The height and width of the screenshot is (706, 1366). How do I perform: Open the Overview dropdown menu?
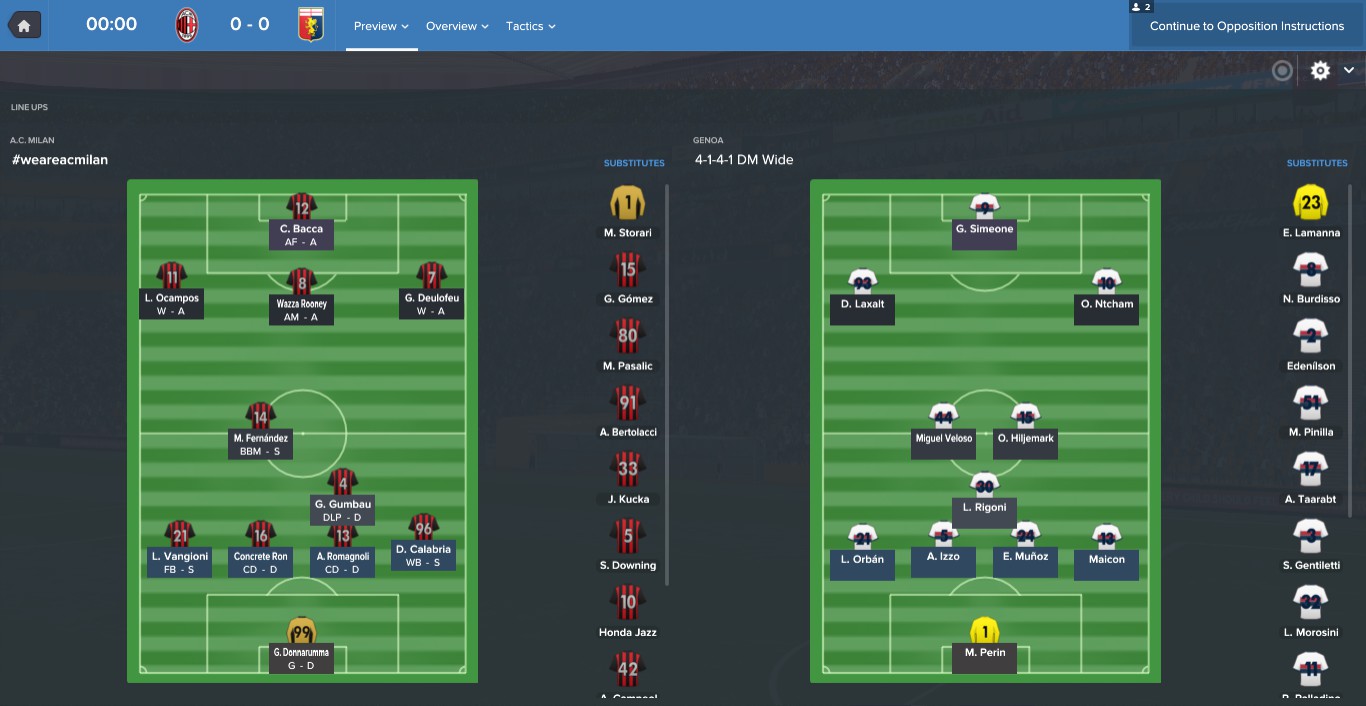pos(457,26)
